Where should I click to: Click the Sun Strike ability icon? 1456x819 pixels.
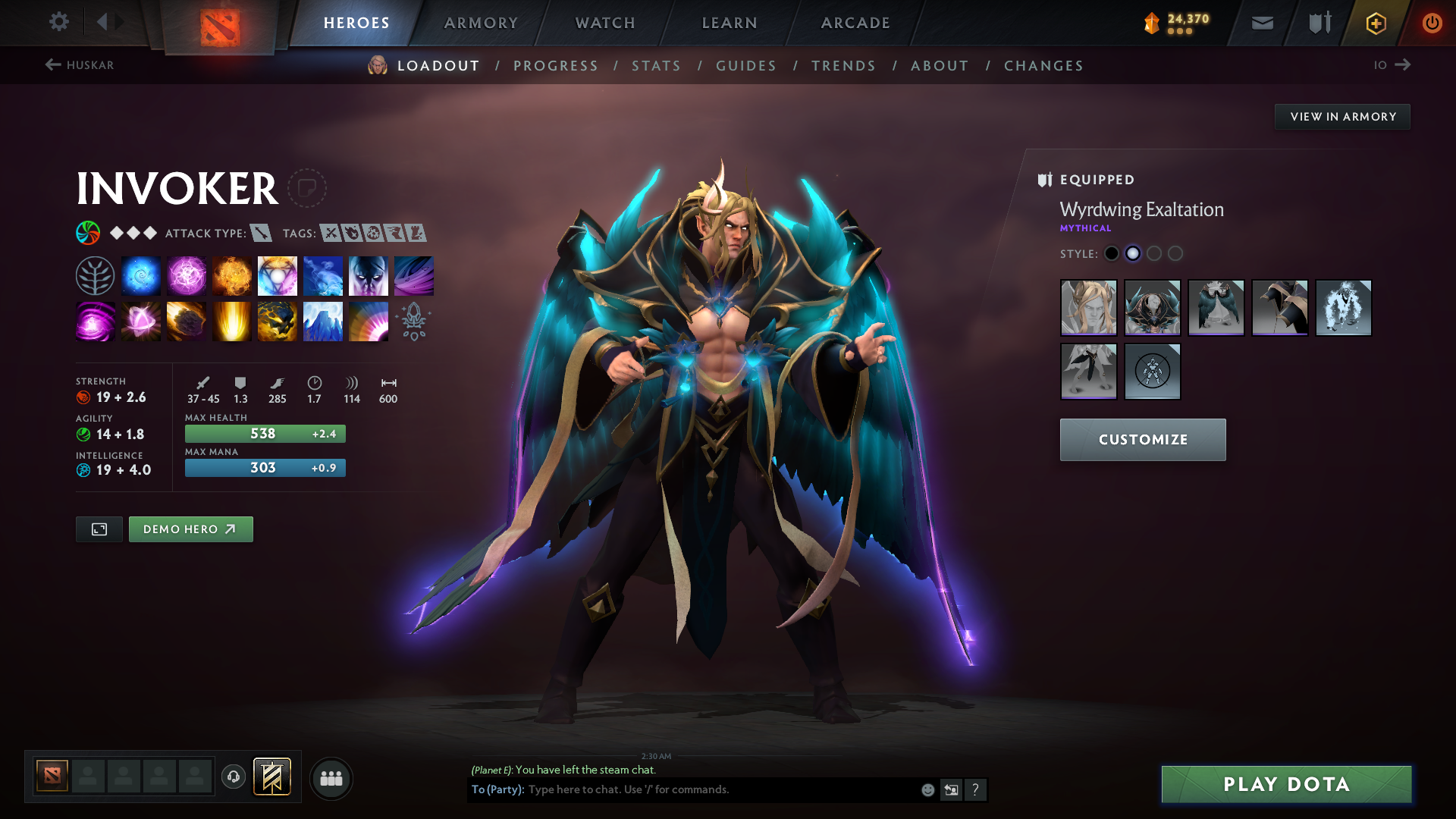(x=231, y=321)
